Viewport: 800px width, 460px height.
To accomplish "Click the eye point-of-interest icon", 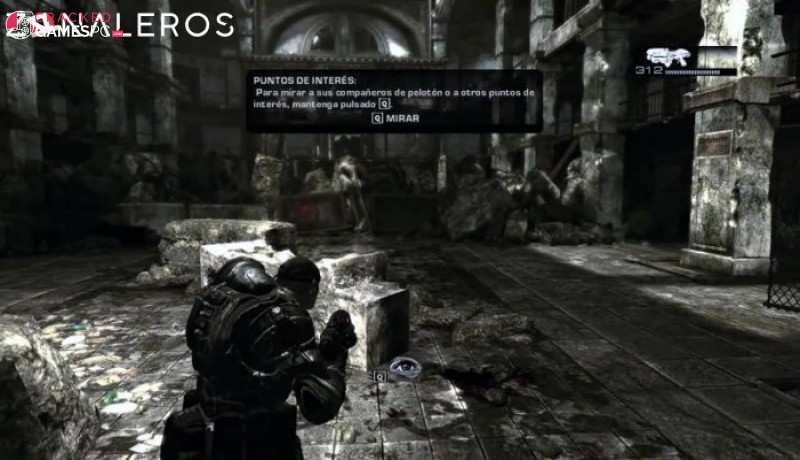I will click(405, 368).
